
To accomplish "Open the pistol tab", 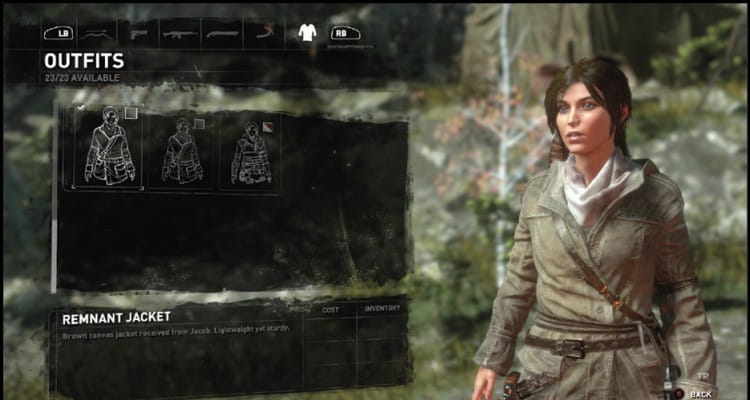I will coord(140,33).
